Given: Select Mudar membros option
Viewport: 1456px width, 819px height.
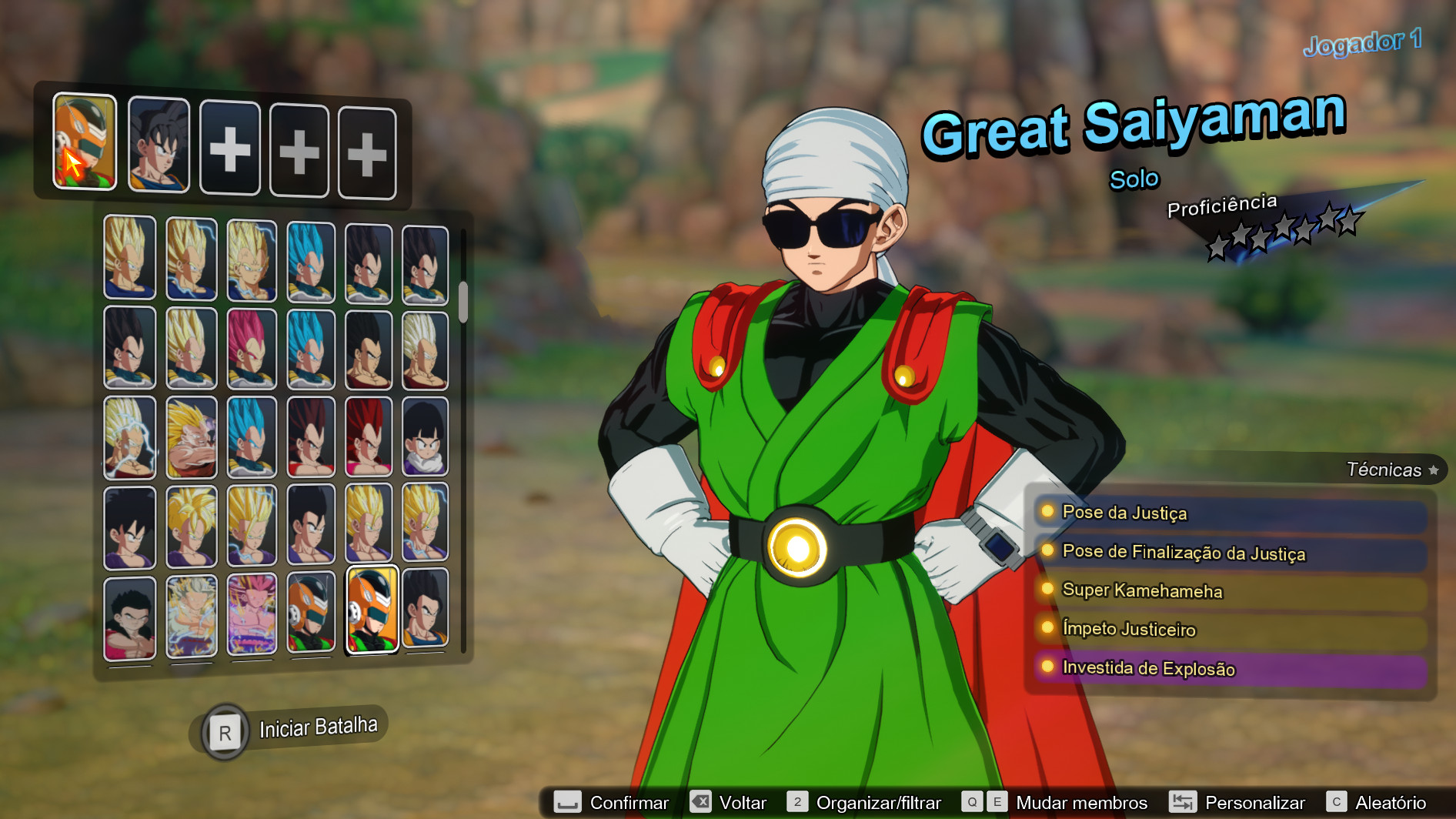Looking at the screenshot, I should coord(1077,802).
